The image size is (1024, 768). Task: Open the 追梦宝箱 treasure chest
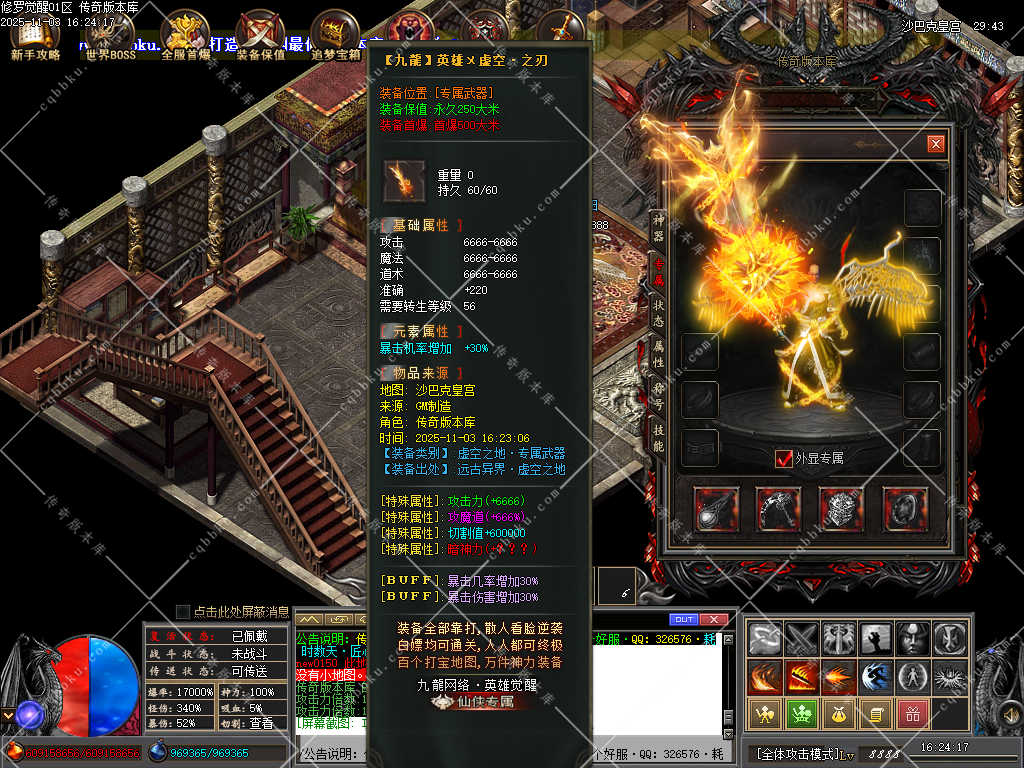pos(335,36)
